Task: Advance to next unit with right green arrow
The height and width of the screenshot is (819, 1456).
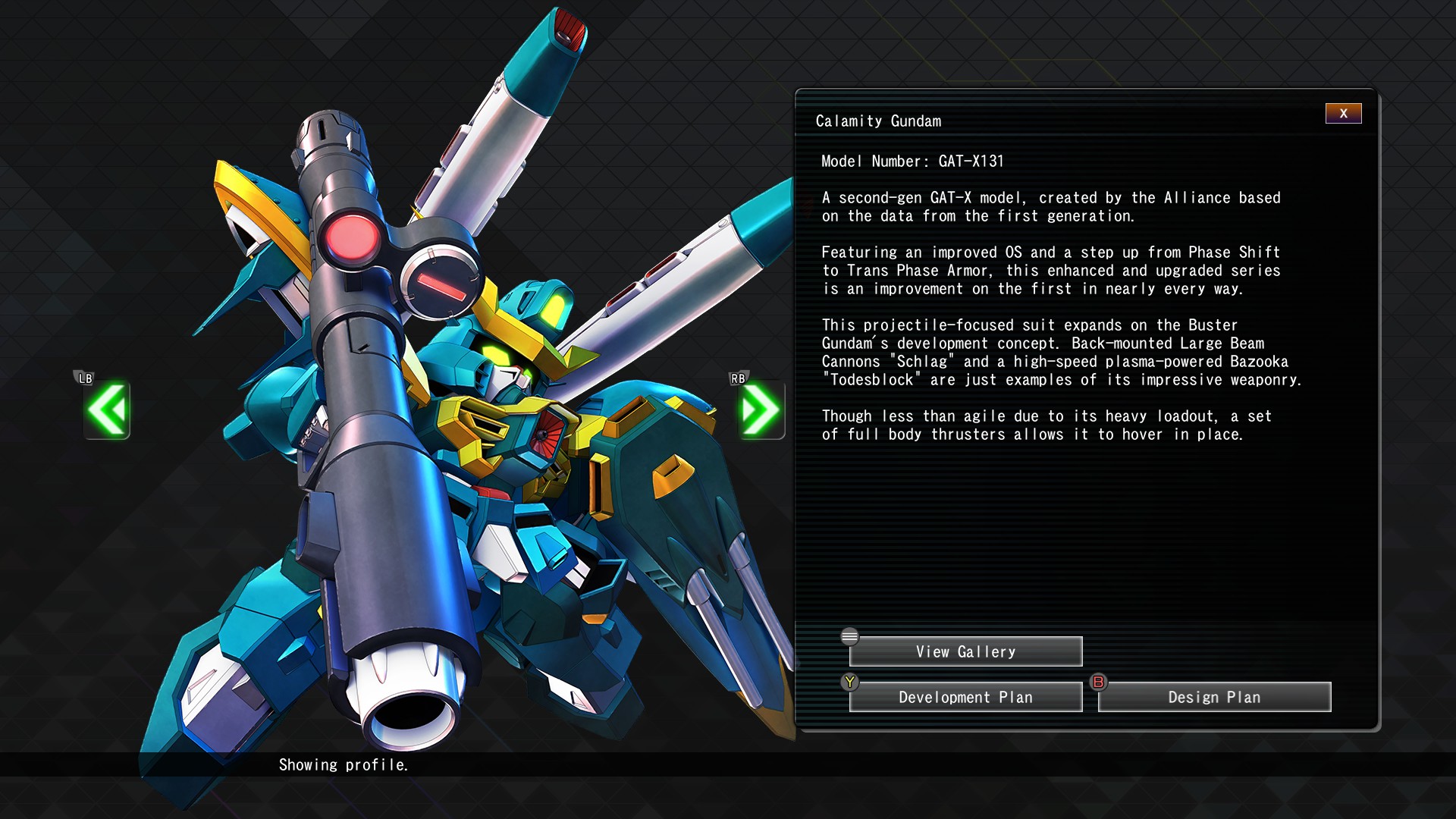Action: pyautogui.click(x=761, y=410)
